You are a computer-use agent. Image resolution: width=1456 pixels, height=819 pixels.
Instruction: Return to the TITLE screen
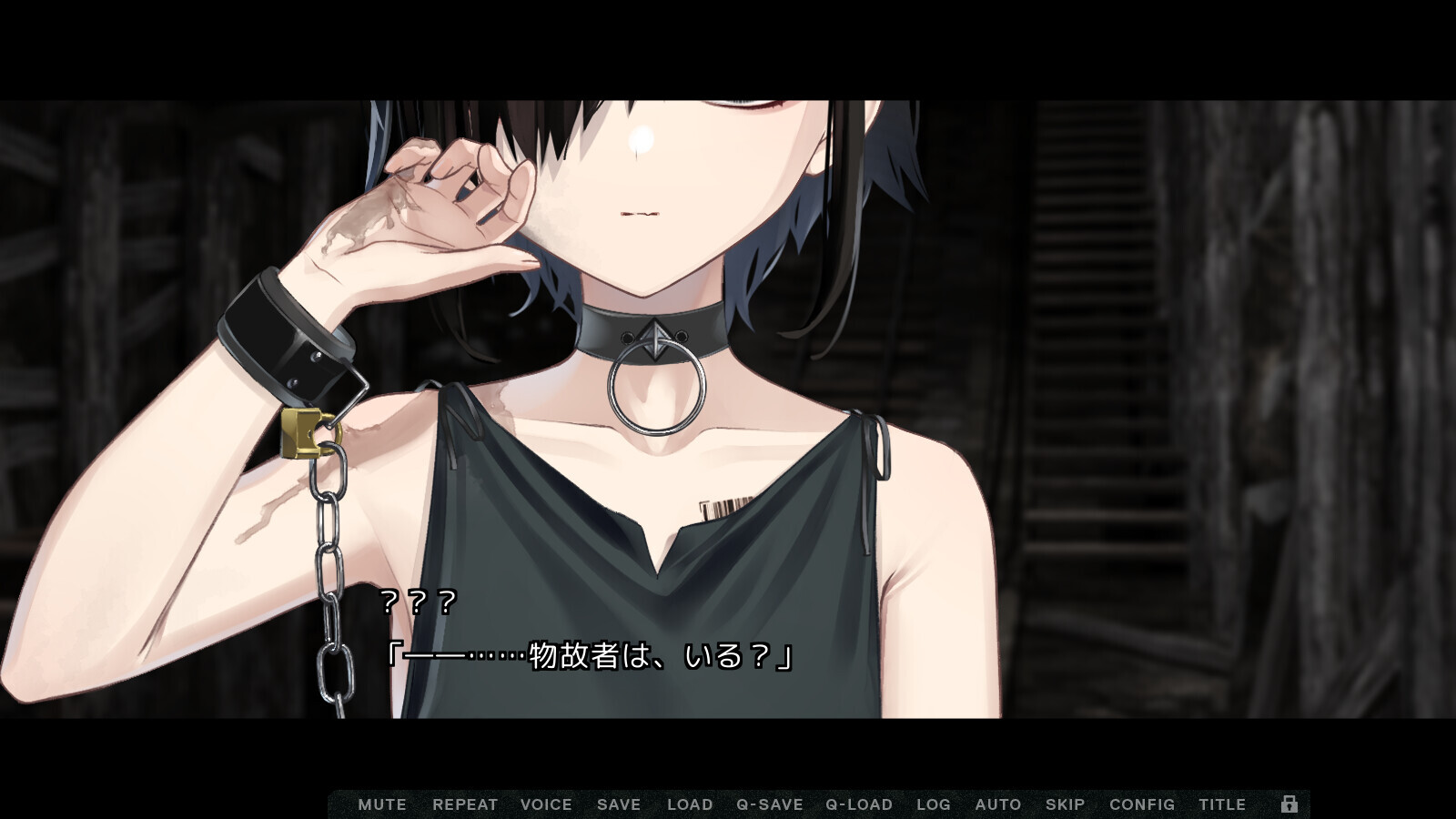click(1223, 804)
